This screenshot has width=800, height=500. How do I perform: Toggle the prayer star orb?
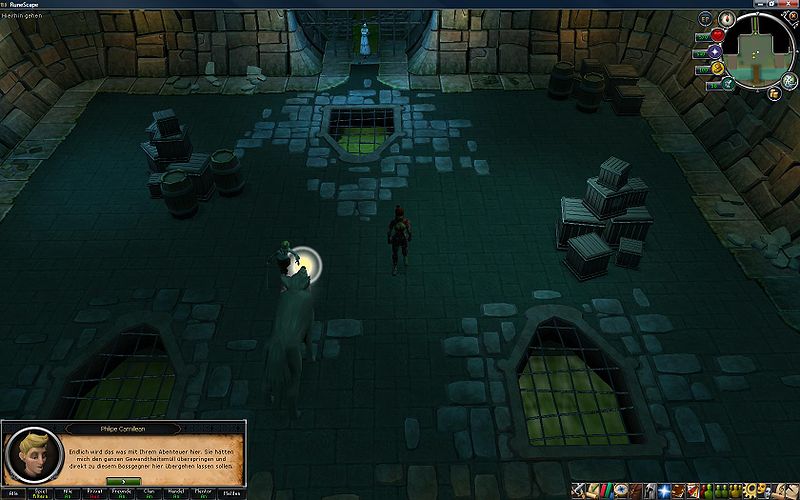(715, 52)
